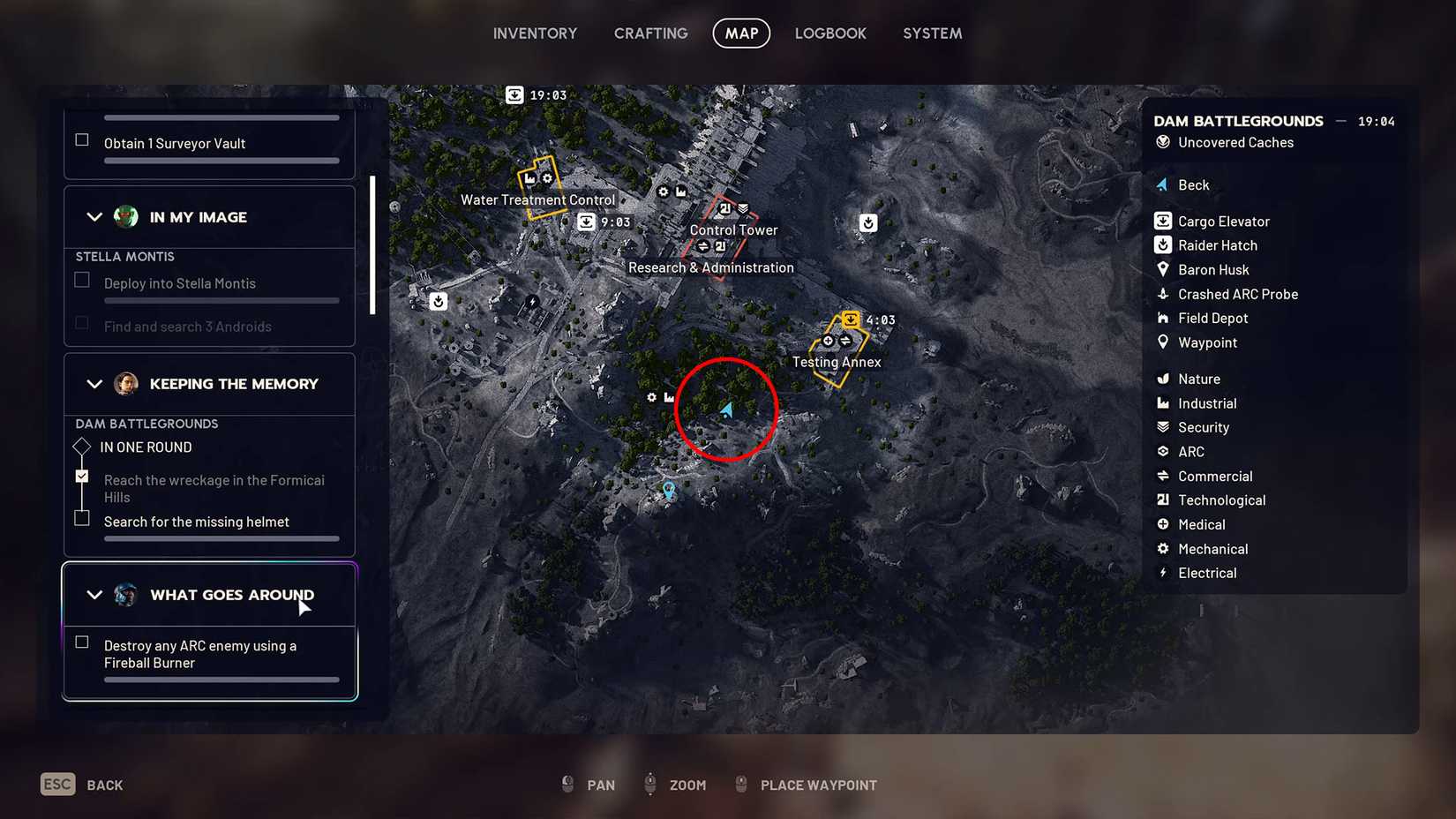Collapse the IN MY IMAGE quest section
The width and height of the screenshot is (1456, 819).
point(95,216)
